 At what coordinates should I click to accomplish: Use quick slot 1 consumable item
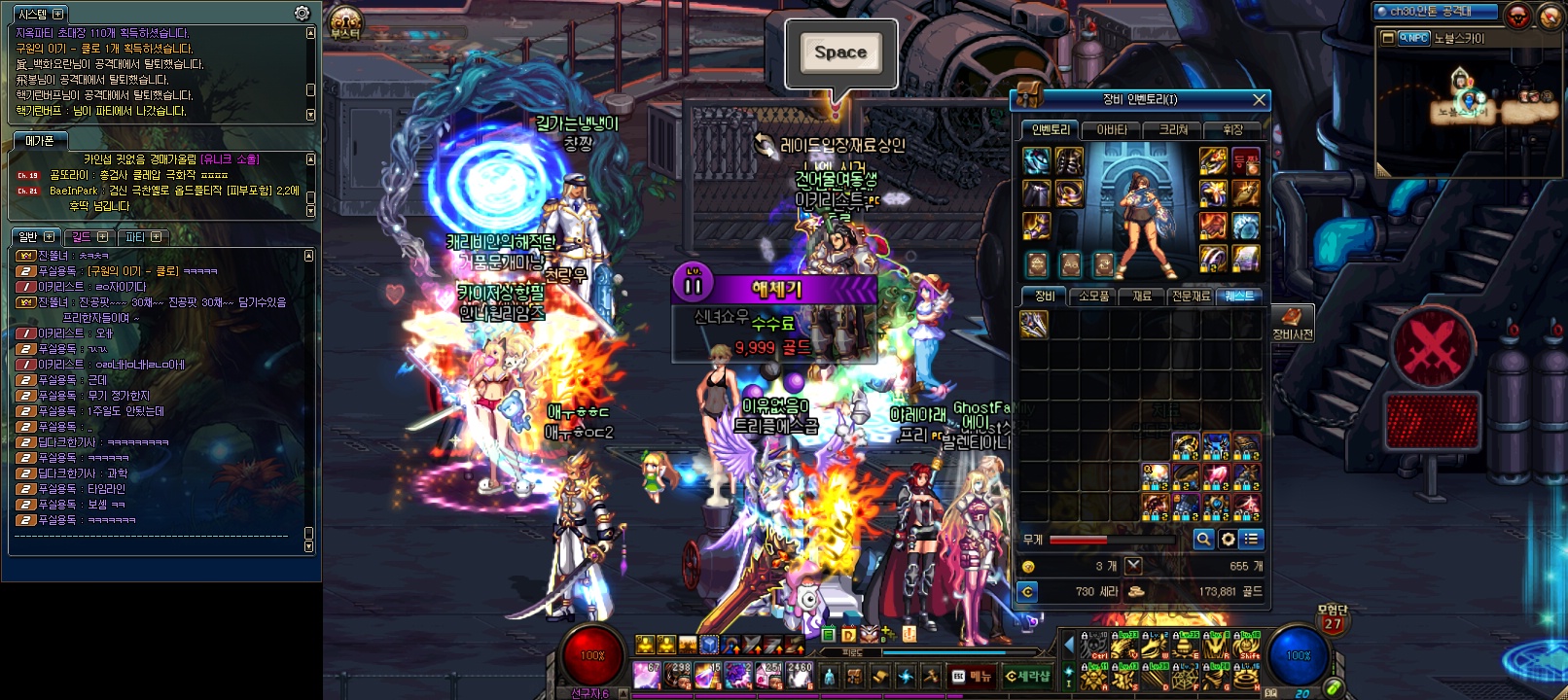(x=647, y=674)
